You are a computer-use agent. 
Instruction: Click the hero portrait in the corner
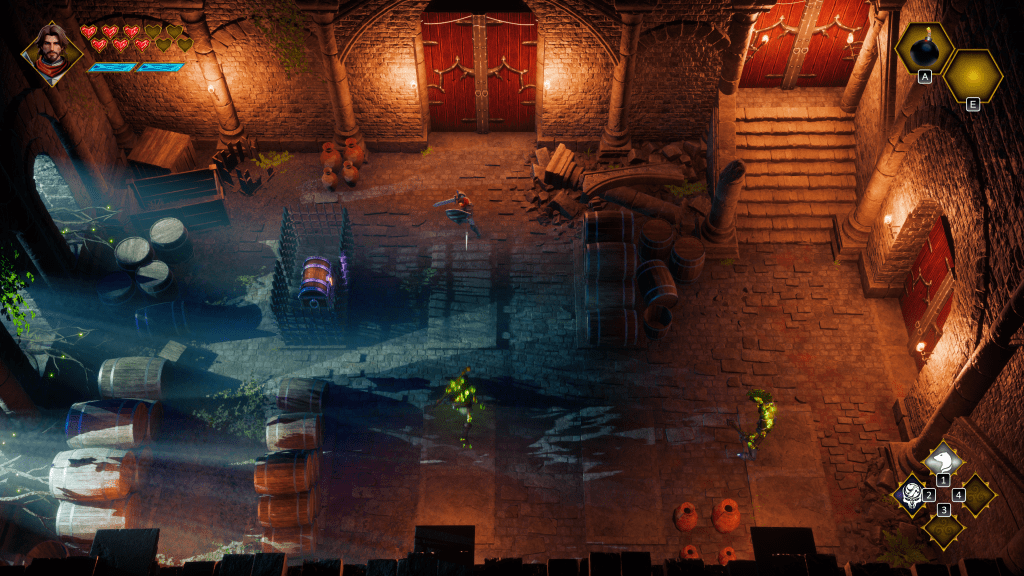click(x=51, y=52)
